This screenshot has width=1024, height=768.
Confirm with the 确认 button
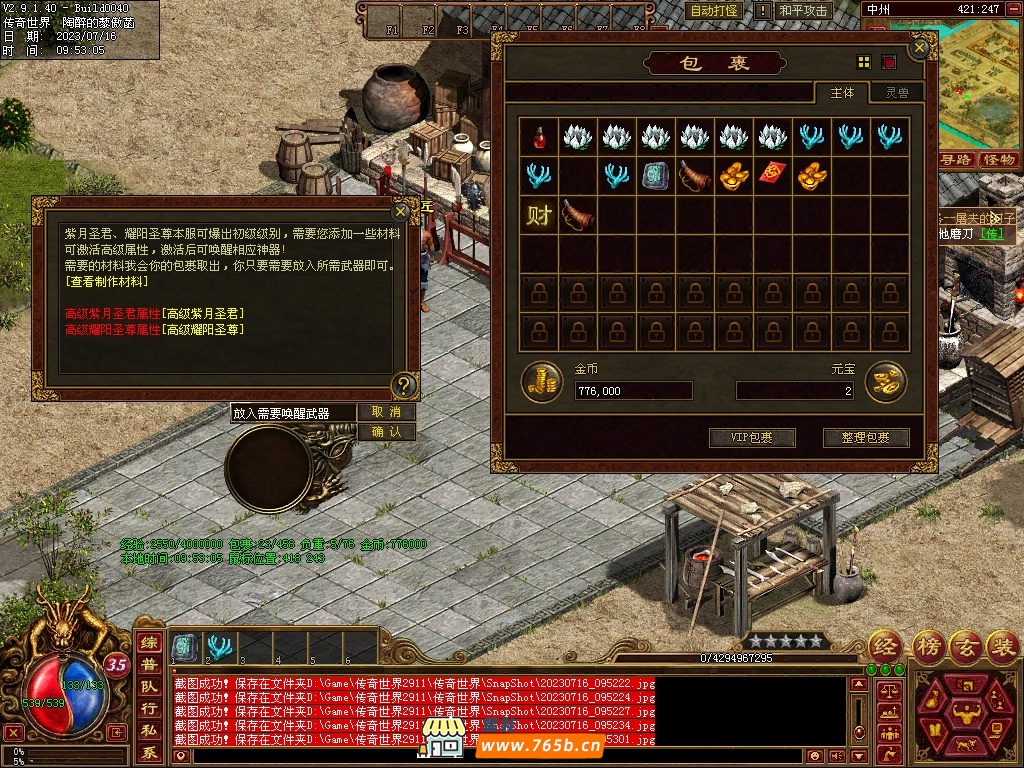pos(386,432)
